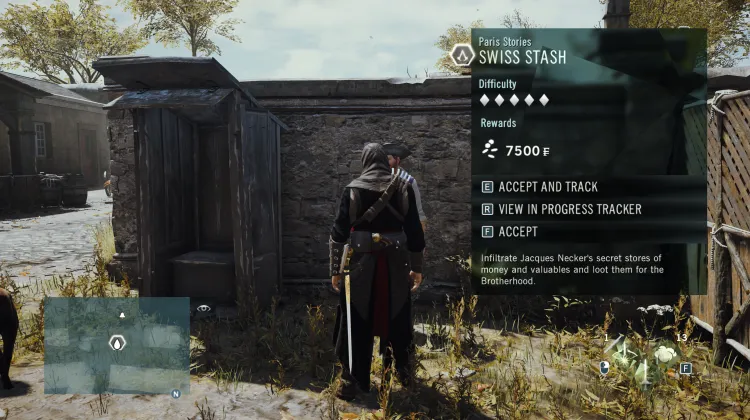Click the eye detection indicator icon
The height and width of the screenshot is (420, 750).
point(204,309)
